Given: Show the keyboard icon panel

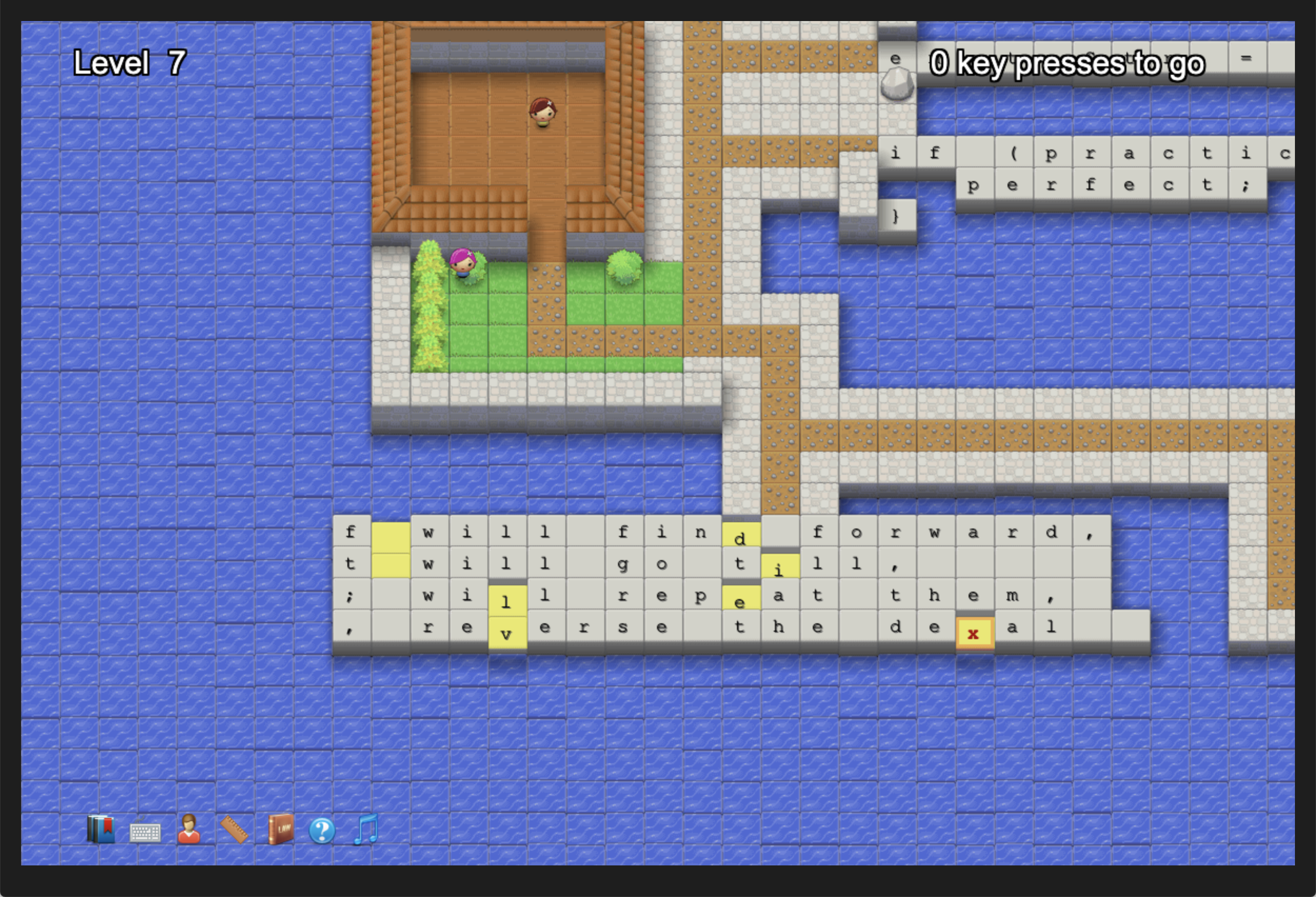Looking at the screenshot, I should coord(145,831).
